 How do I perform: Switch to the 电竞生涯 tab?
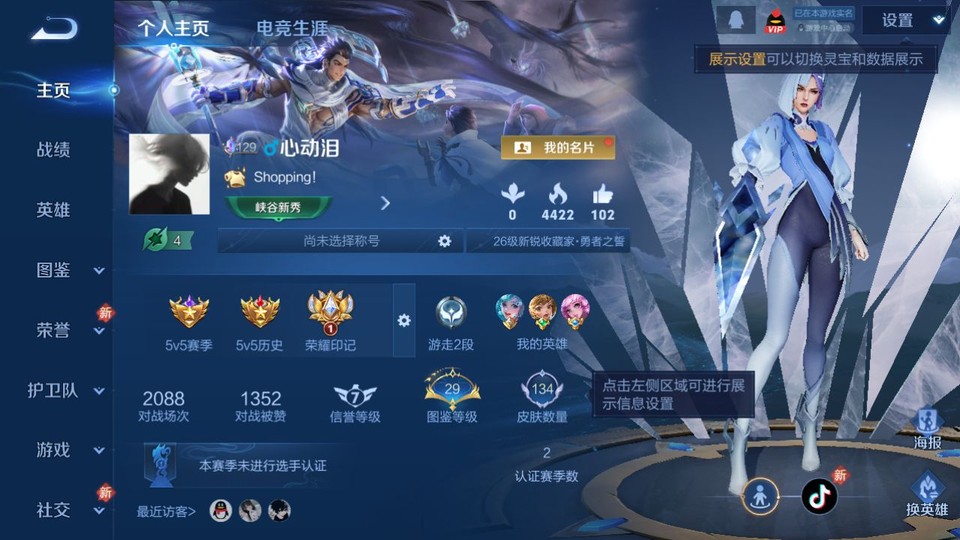click(292, 28)
